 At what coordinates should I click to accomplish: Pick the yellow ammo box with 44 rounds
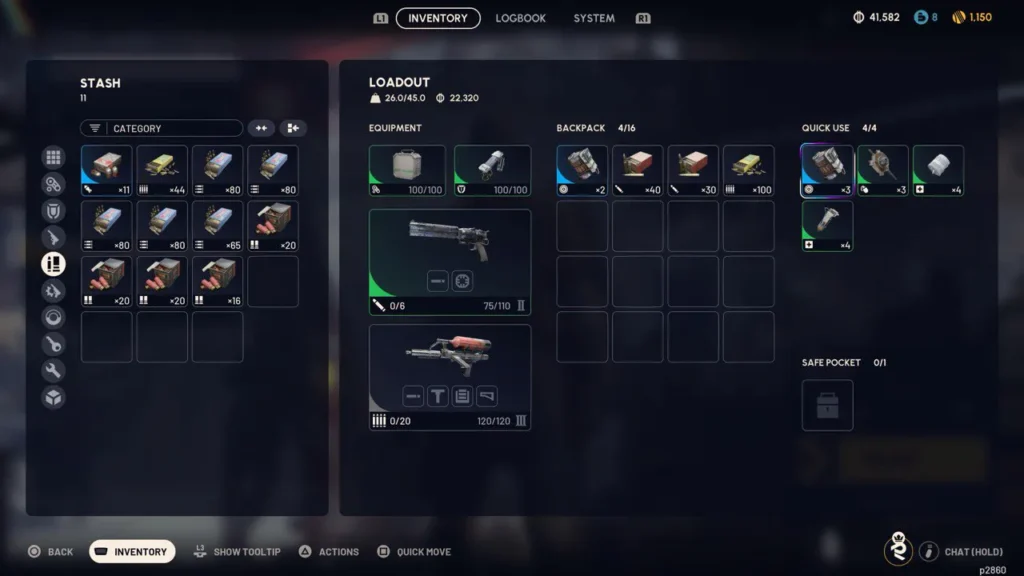point(162,171)
